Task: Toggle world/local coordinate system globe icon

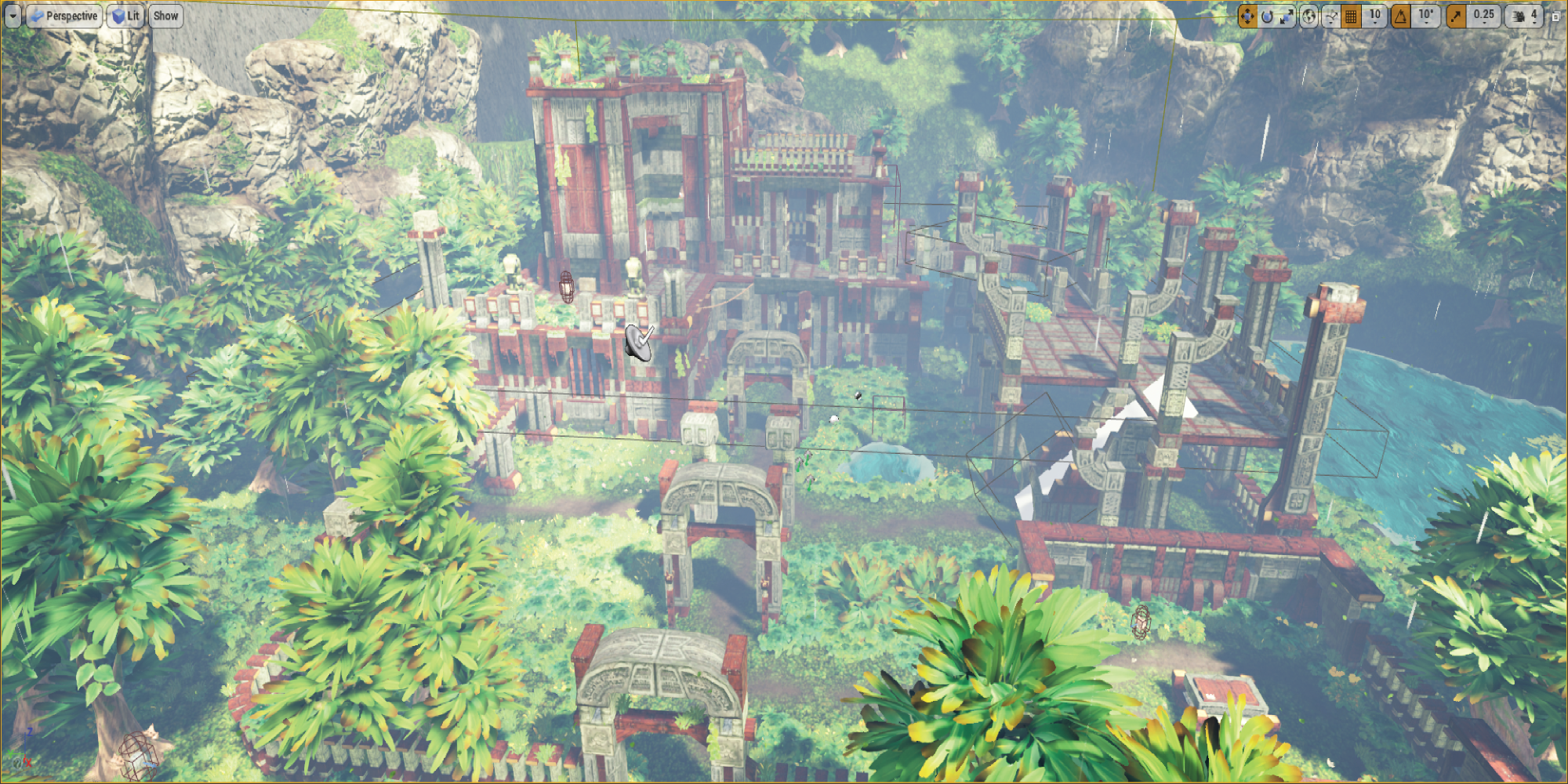Action: point(1309,16)
